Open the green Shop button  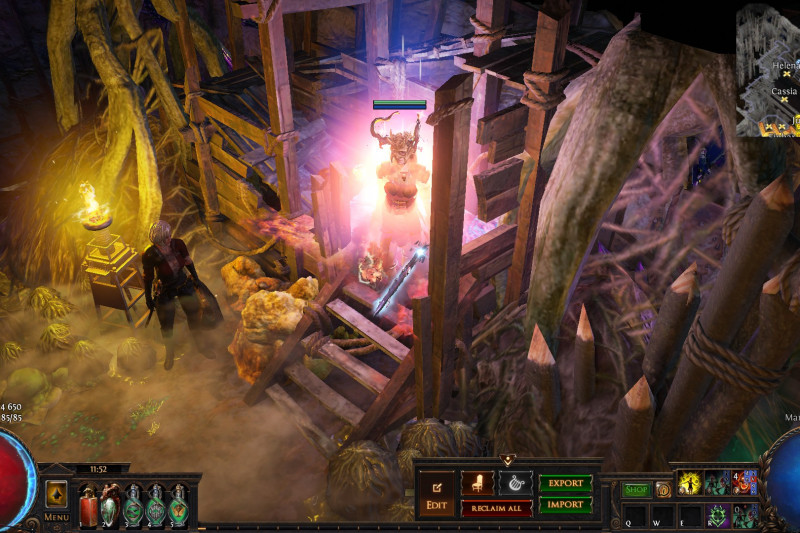coord(636,490)
